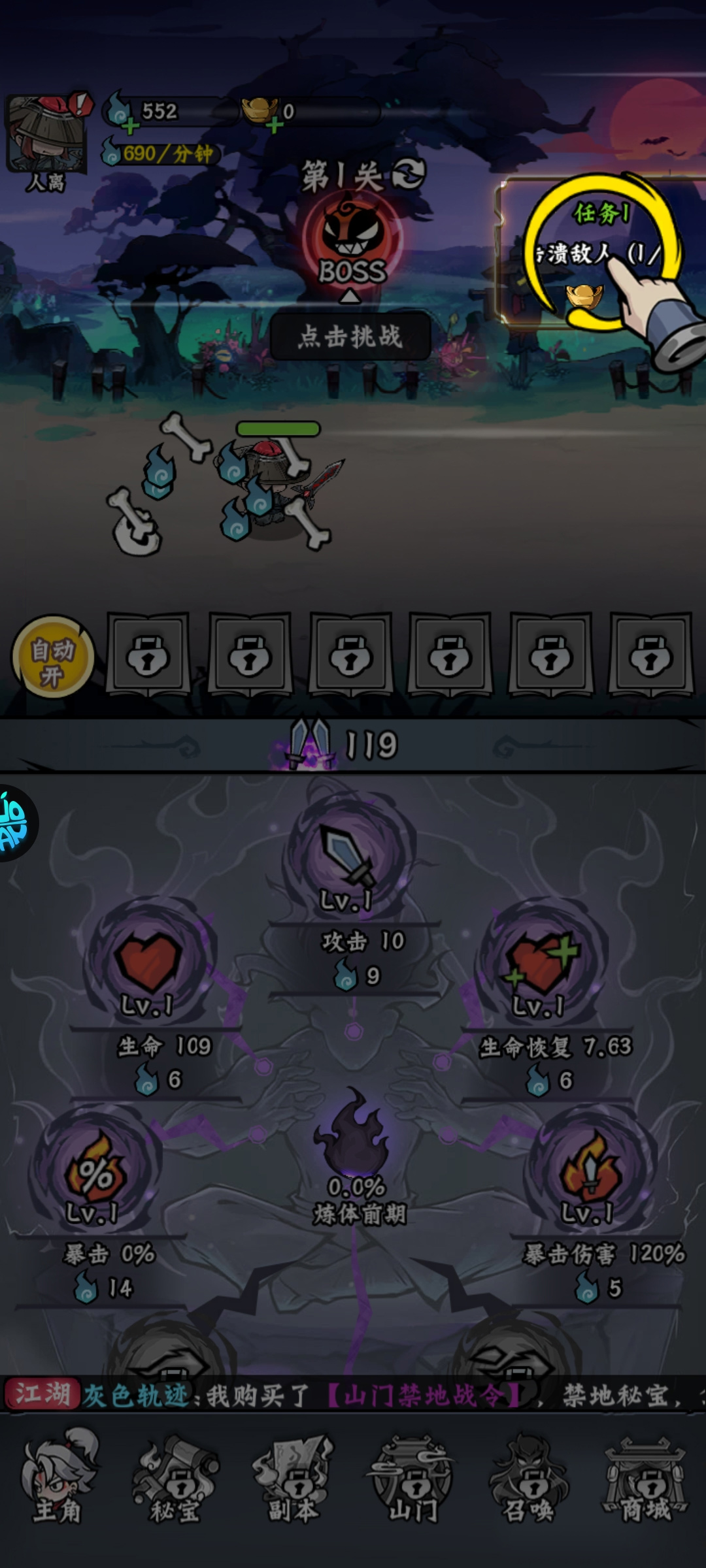The width and height of the screenshot is (706, 1568).
Task: Upgrade the 暴击伤害 crit damage skill
Action: (590, 1169)
